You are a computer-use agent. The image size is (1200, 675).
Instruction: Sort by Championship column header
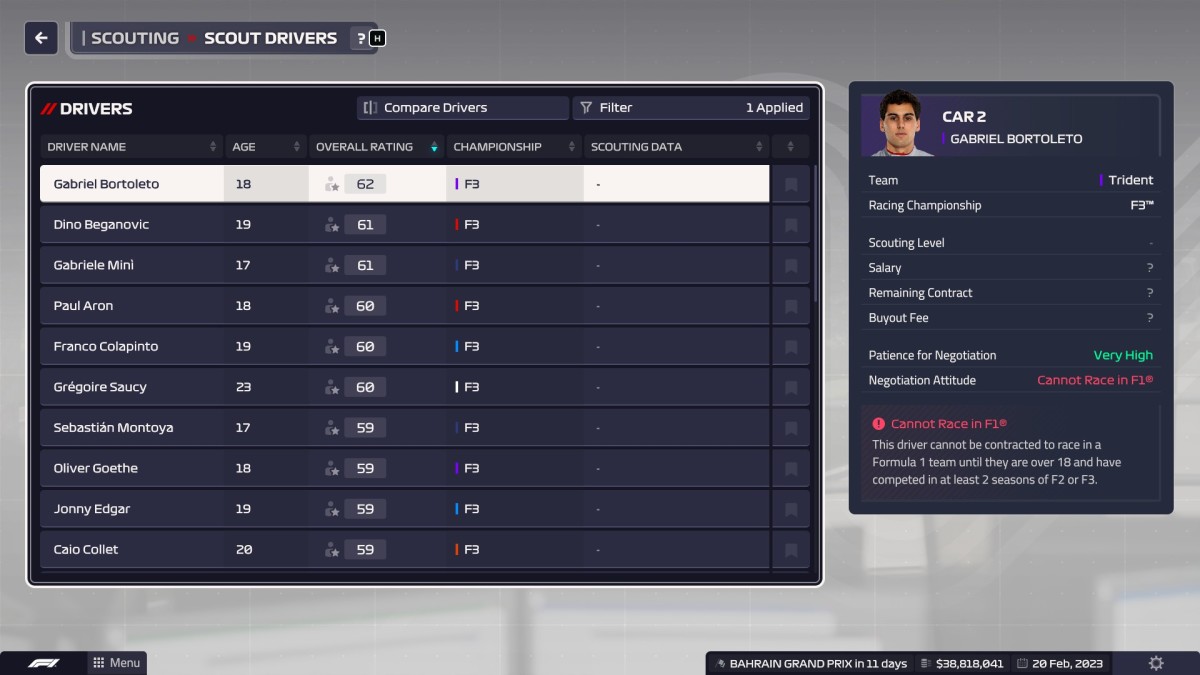pos(514,147)
